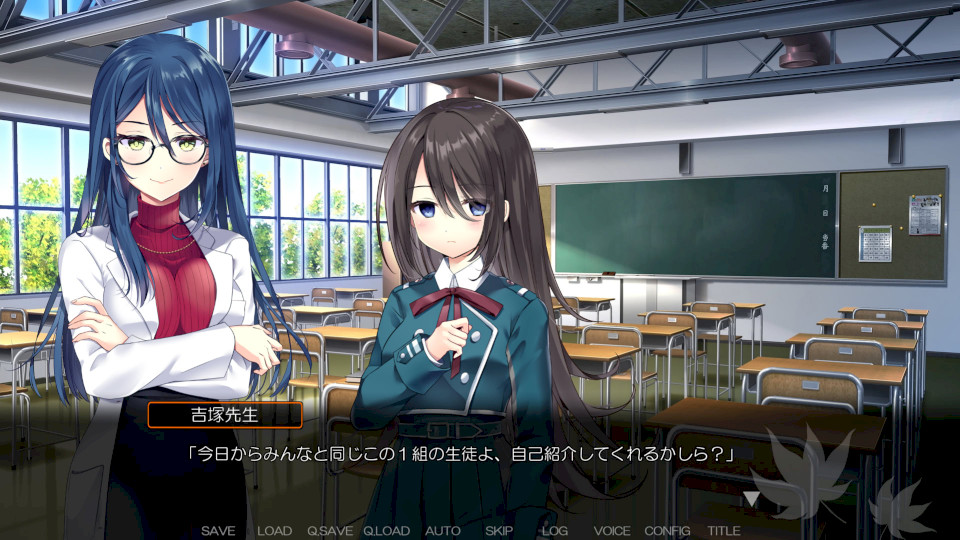This screenshot has height=540, width=960.
Task: Toggle AUTO text advance mode
Action: [443, 531]
